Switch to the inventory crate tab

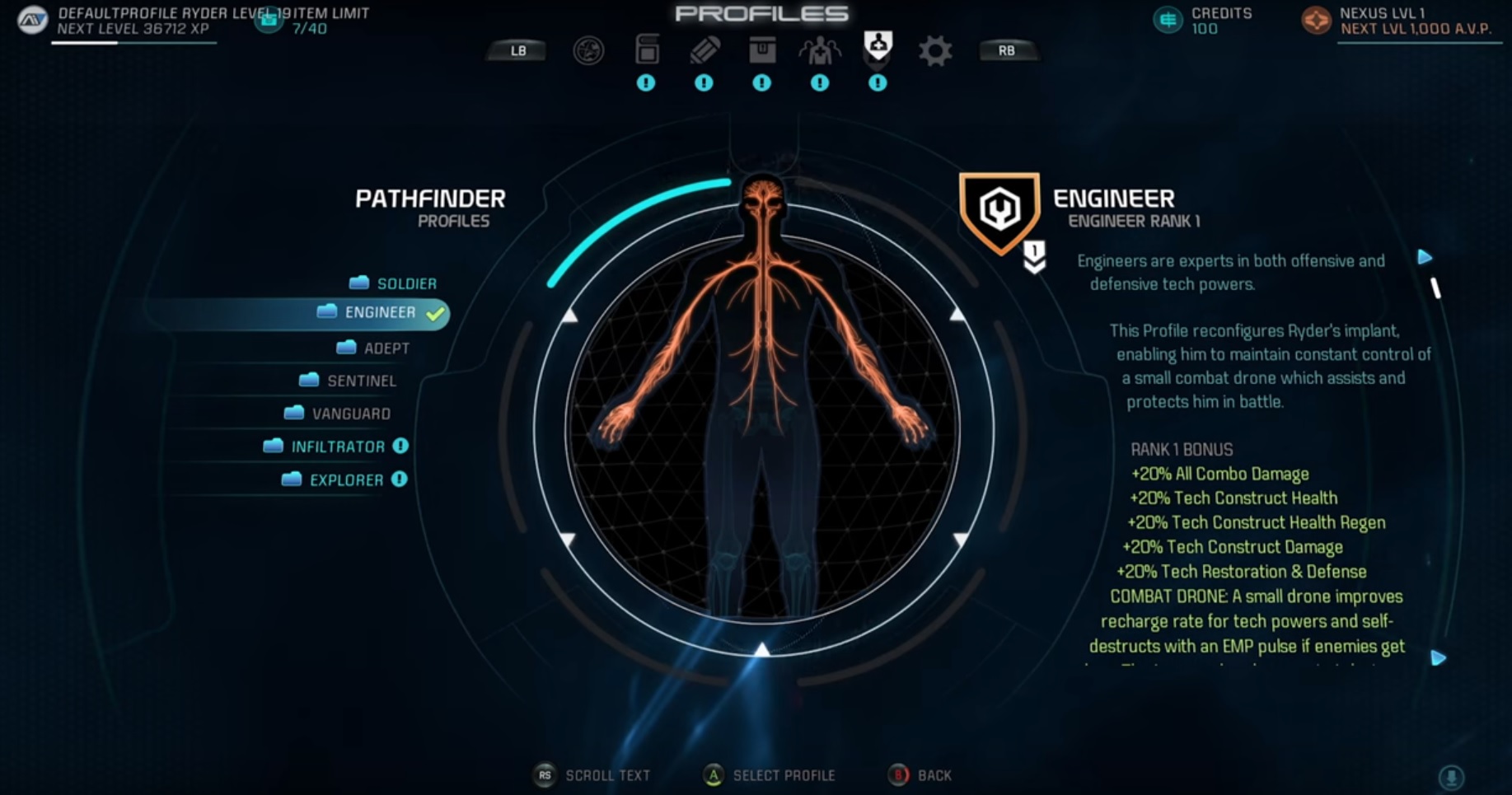(x=762, y=50)
